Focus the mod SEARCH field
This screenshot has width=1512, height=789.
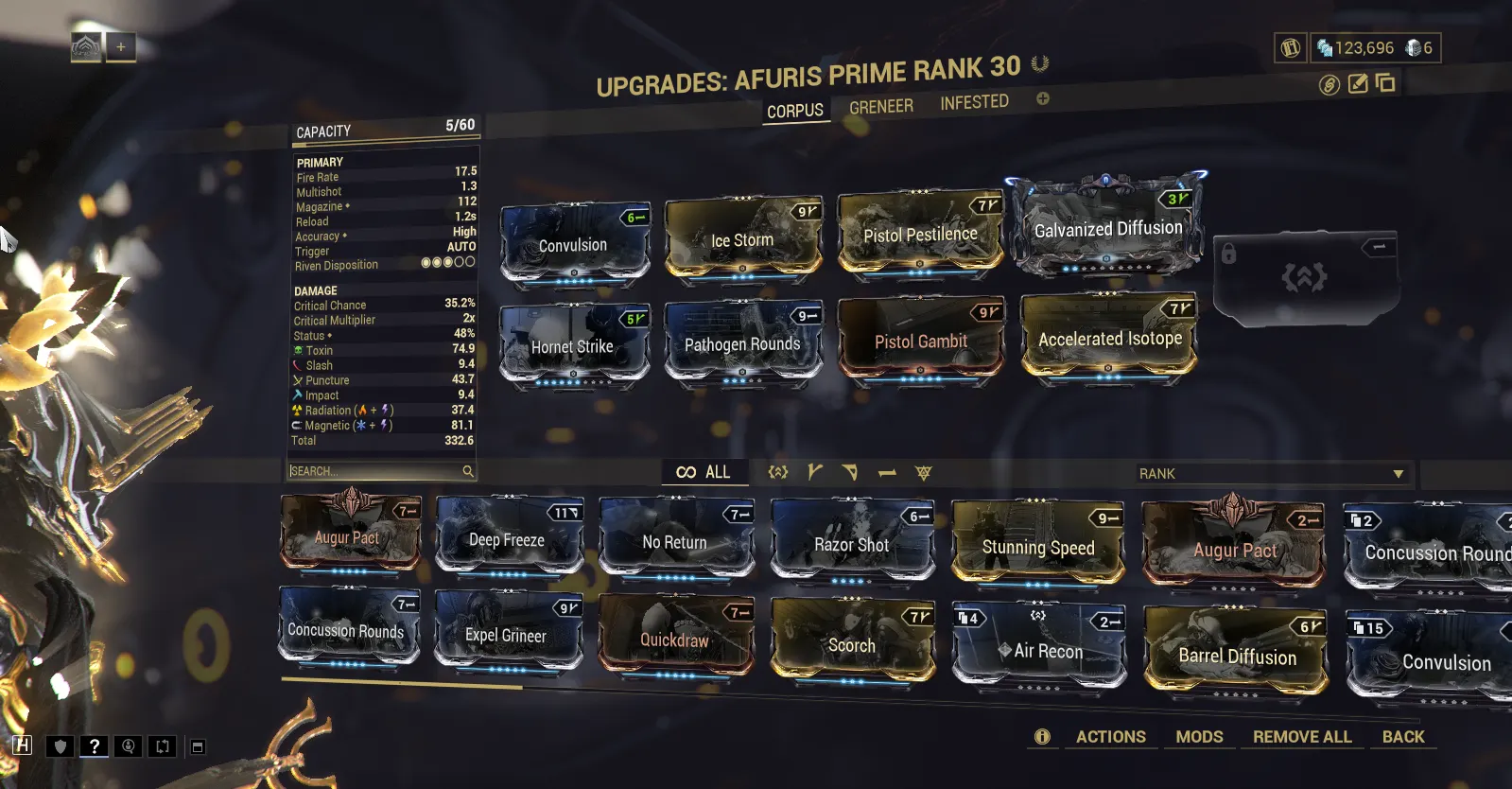pos(378,471)
